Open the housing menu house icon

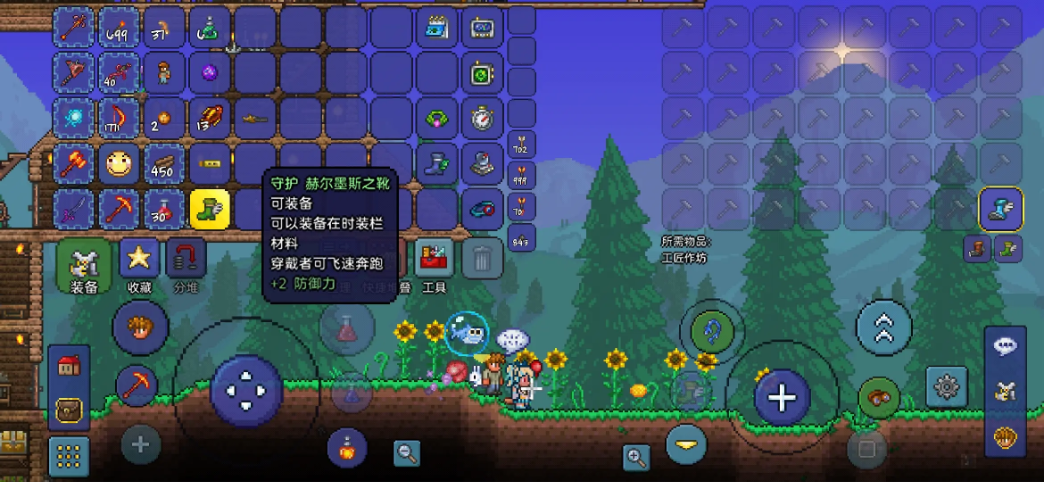pyautogui.click(x=69, y=366)
